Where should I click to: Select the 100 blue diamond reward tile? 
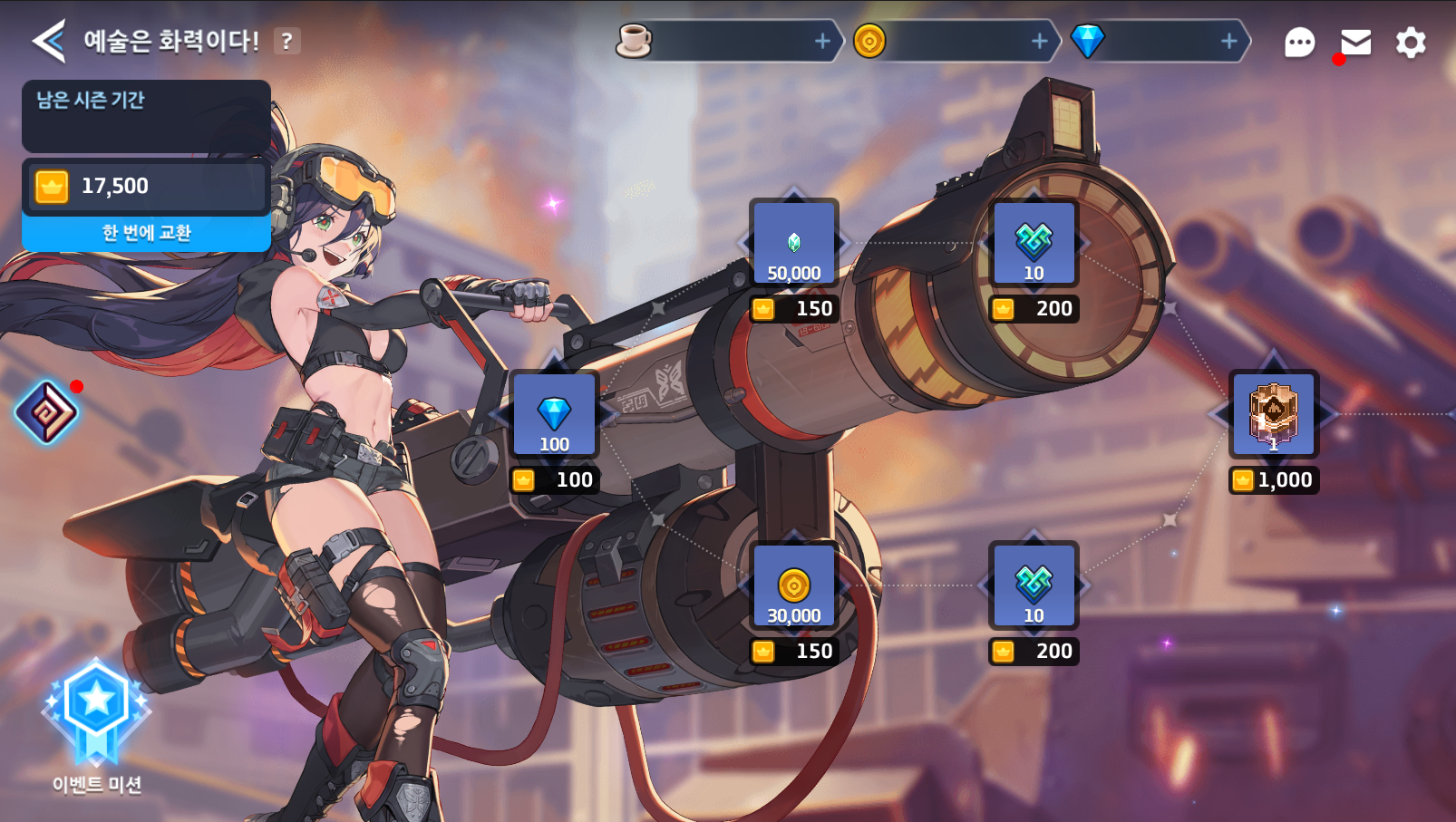coord(554,414)
